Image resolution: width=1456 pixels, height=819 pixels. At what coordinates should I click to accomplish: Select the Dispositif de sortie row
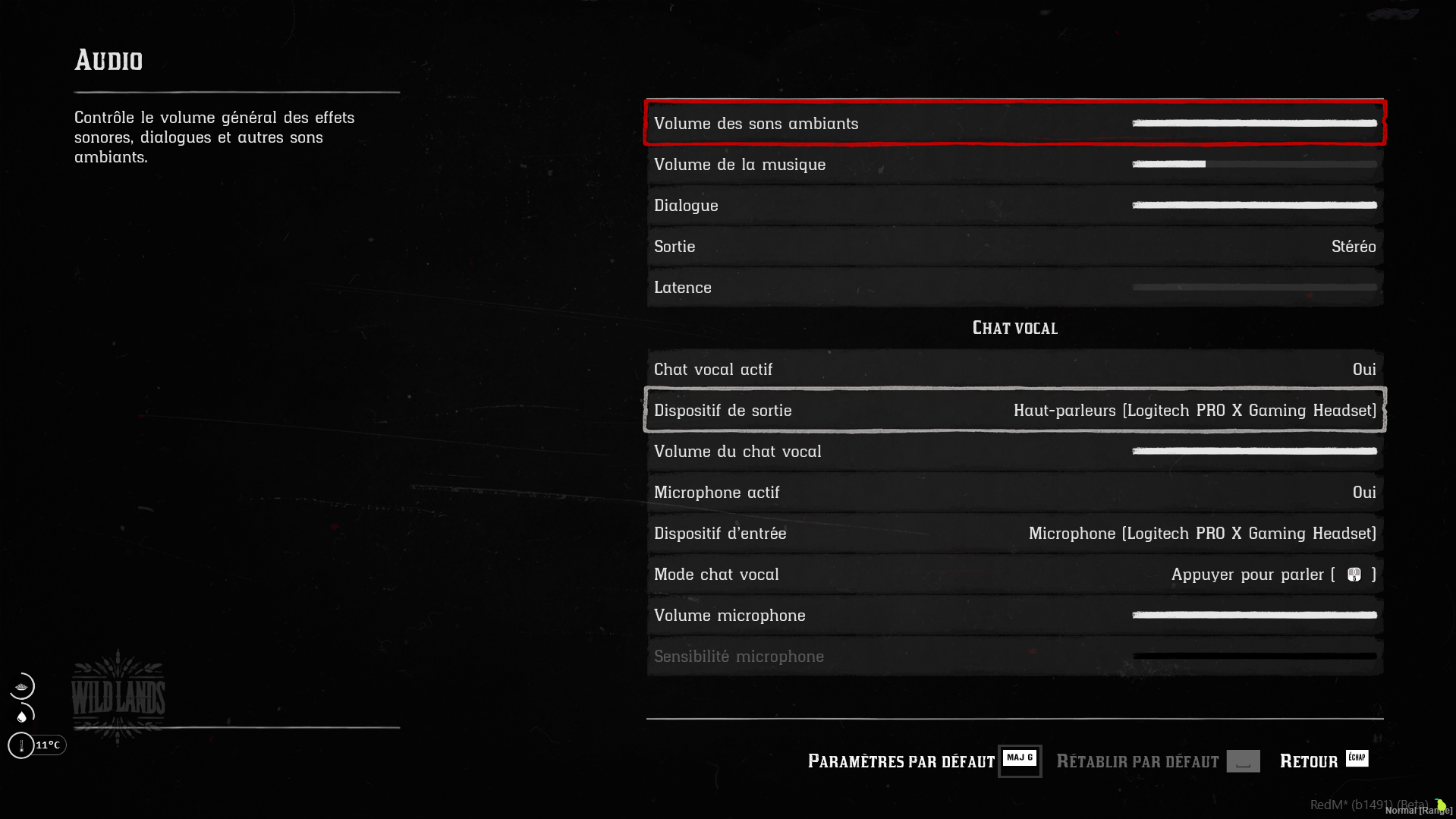[1014, 411]
